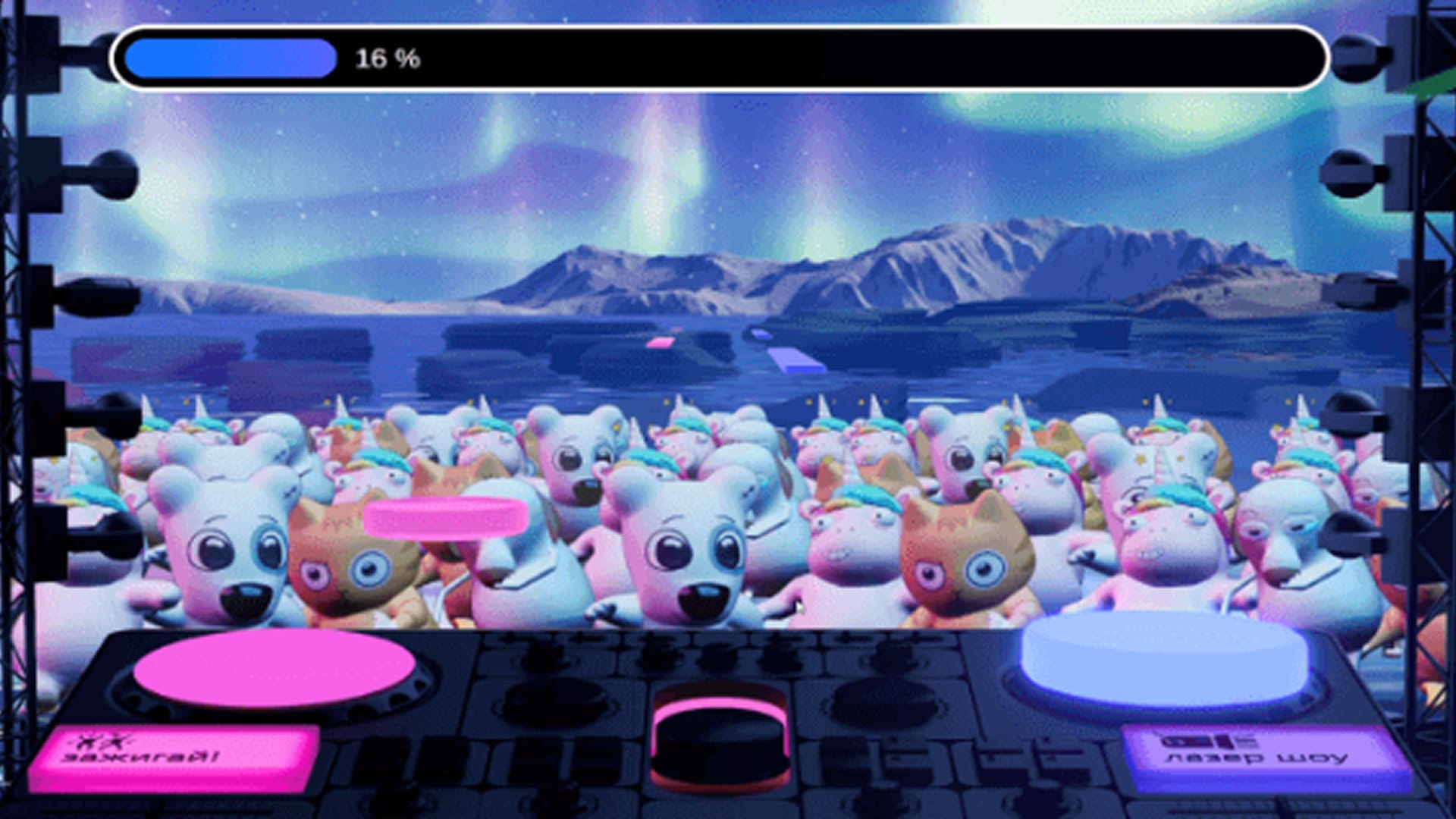The height and width of the screenshot is (819, 1456).
Task: Activate the pink "зажигай!" button
Action: tap(174, 758)
